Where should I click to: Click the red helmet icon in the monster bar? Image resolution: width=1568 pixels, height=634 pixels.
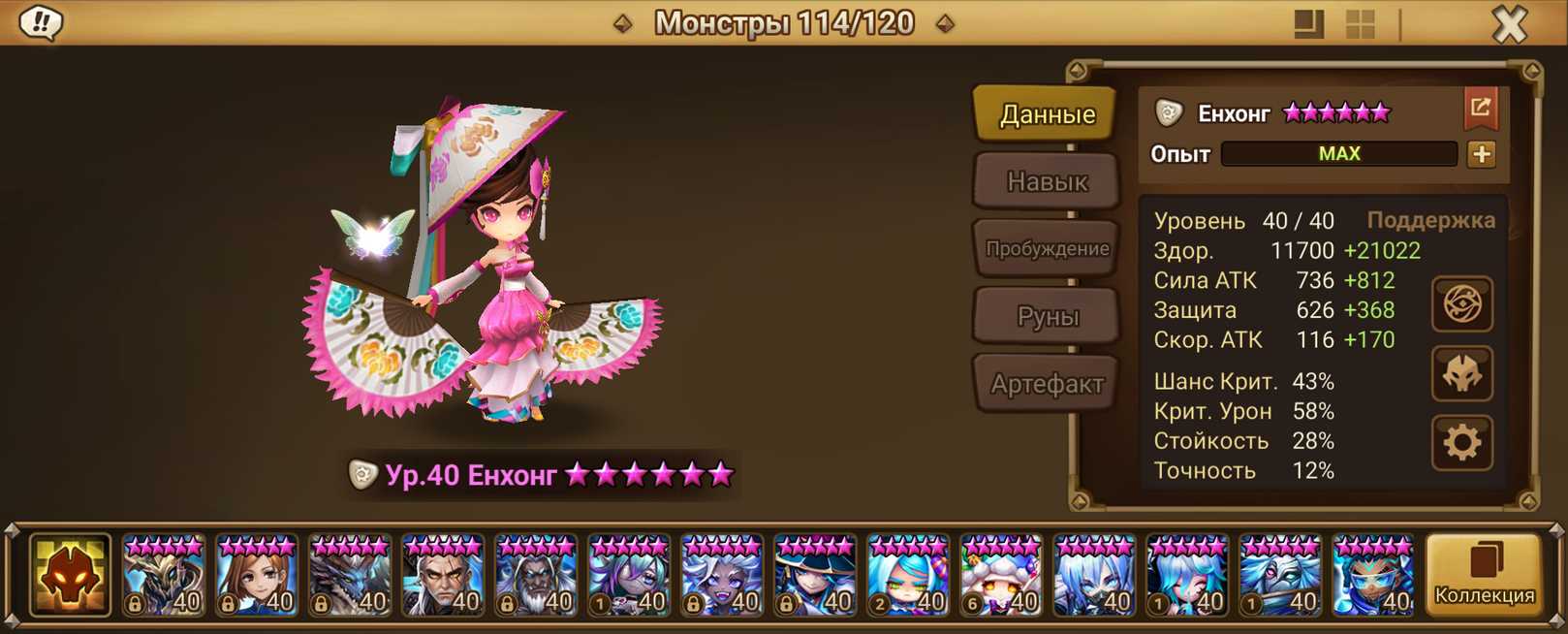coord(70,575)
